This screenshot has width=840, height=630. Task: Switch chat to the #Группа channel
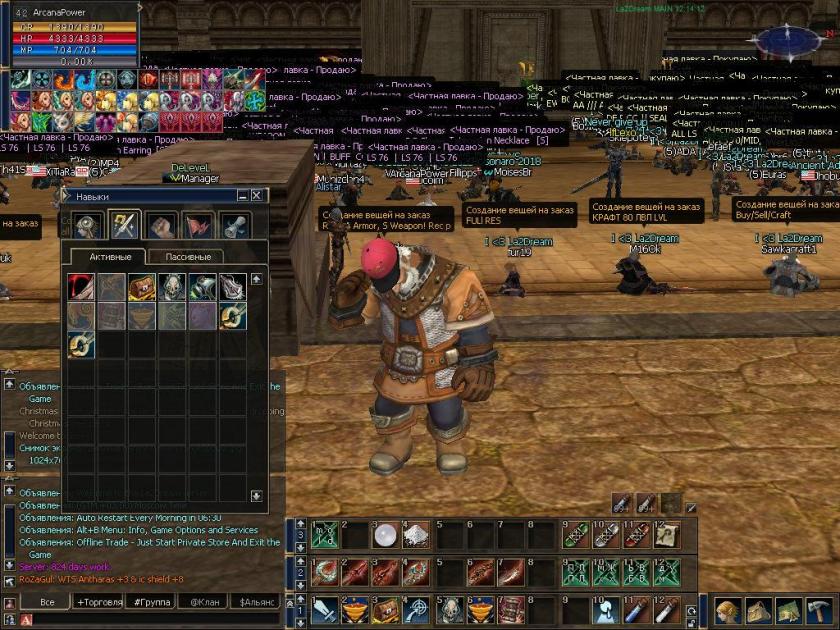[152, 602]
